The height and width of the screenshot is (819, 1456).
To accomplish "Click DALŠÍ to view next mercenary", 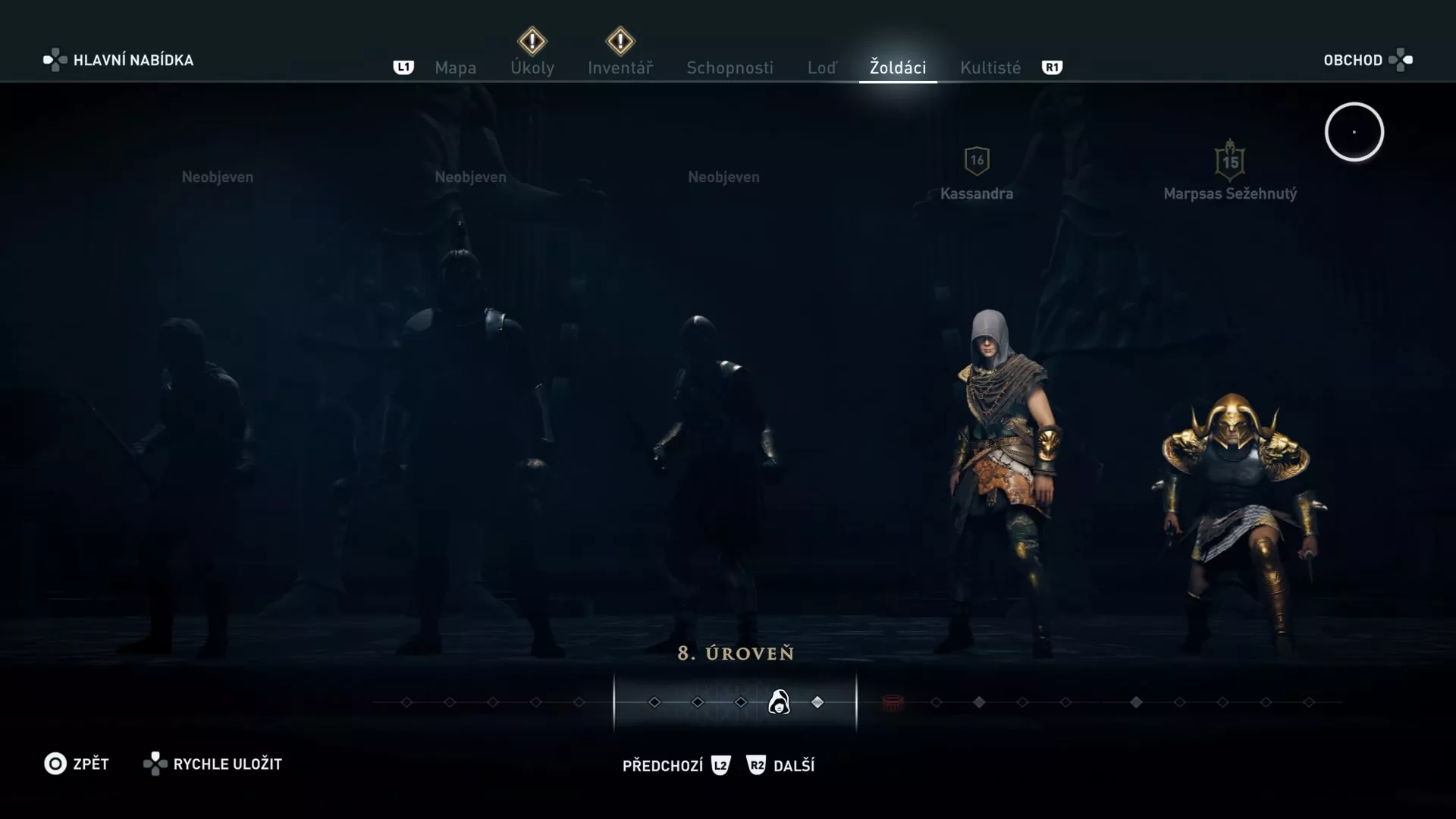I will (x=792, y=765).
